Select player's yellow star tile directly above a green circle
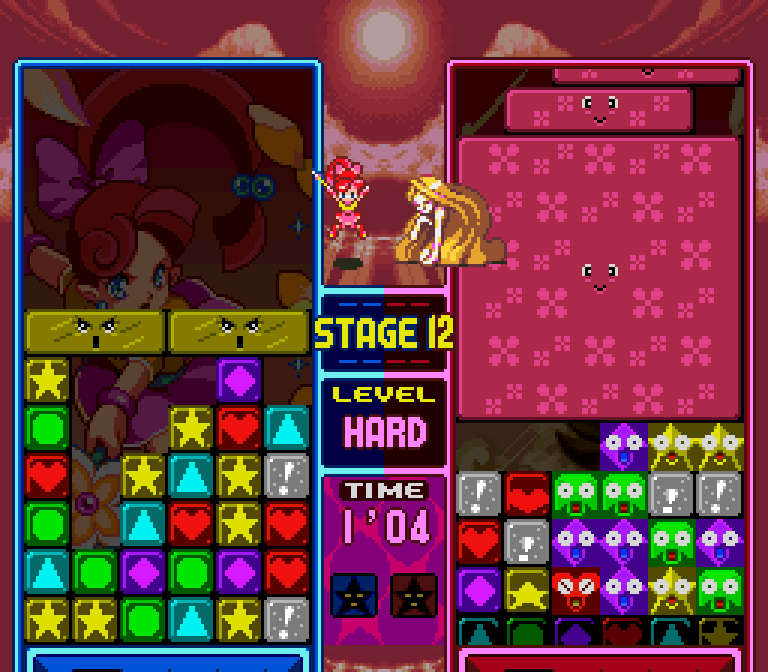The image size is (768, 672). 47,380
